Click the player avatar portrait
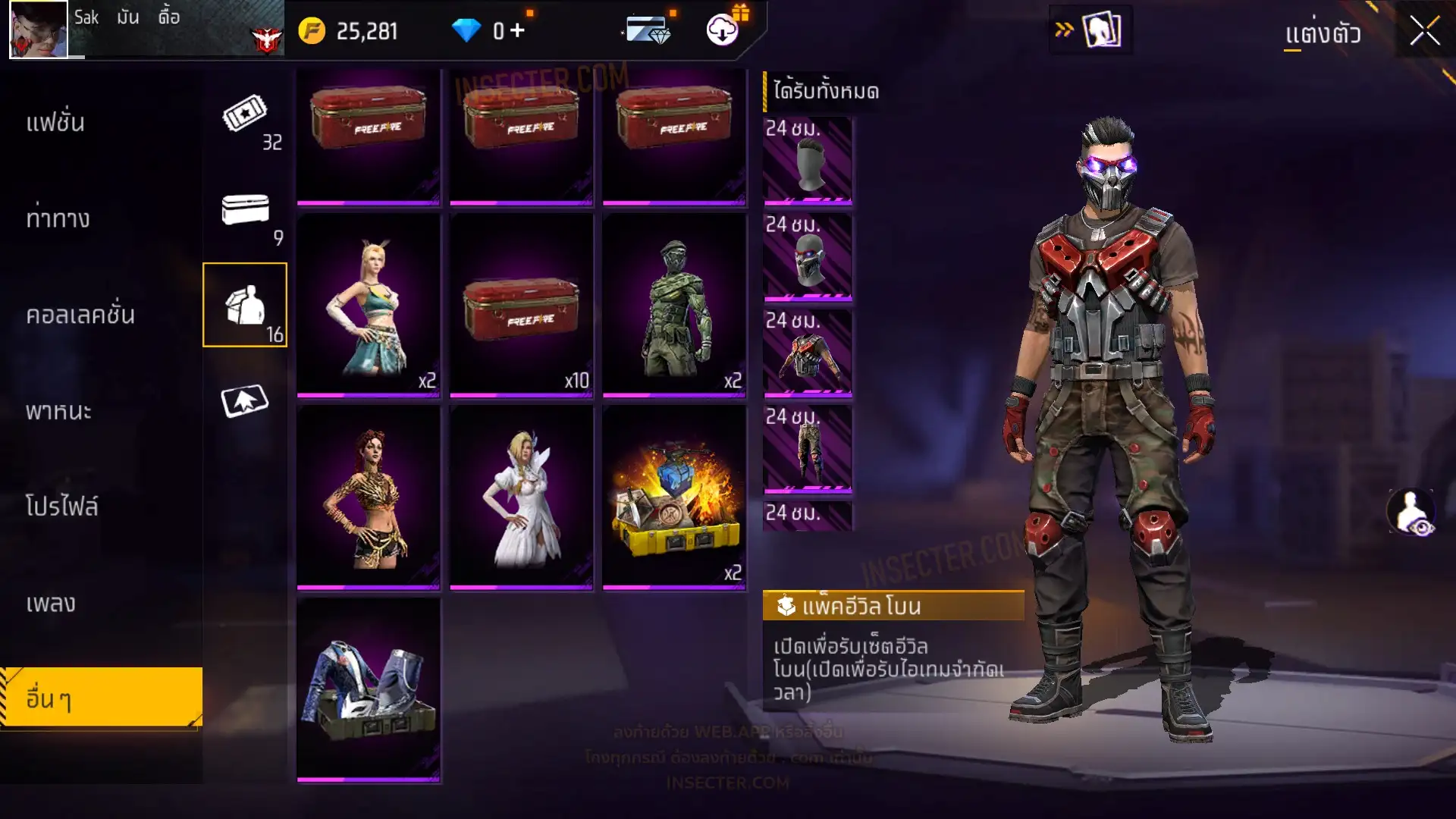The width and height of the screenshot is (1456, 819). [x=39, y=30]
